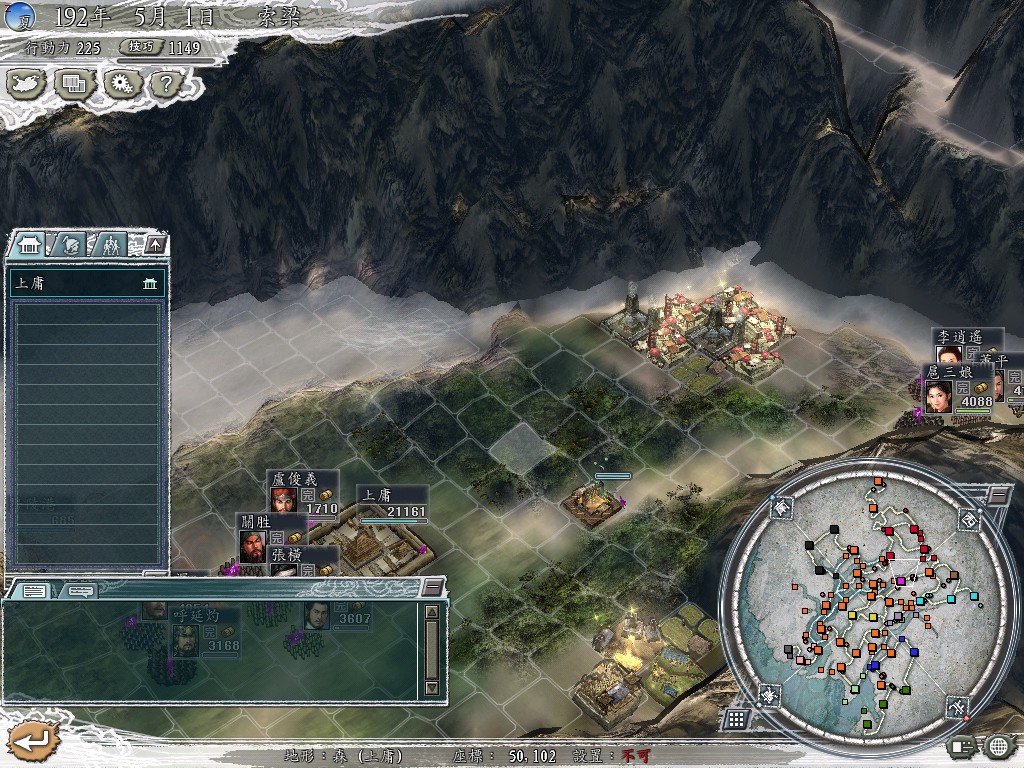The width and height of the screenshot is (1024, 768).
Task: Minimize the message log panel
Action: point(432,587)
